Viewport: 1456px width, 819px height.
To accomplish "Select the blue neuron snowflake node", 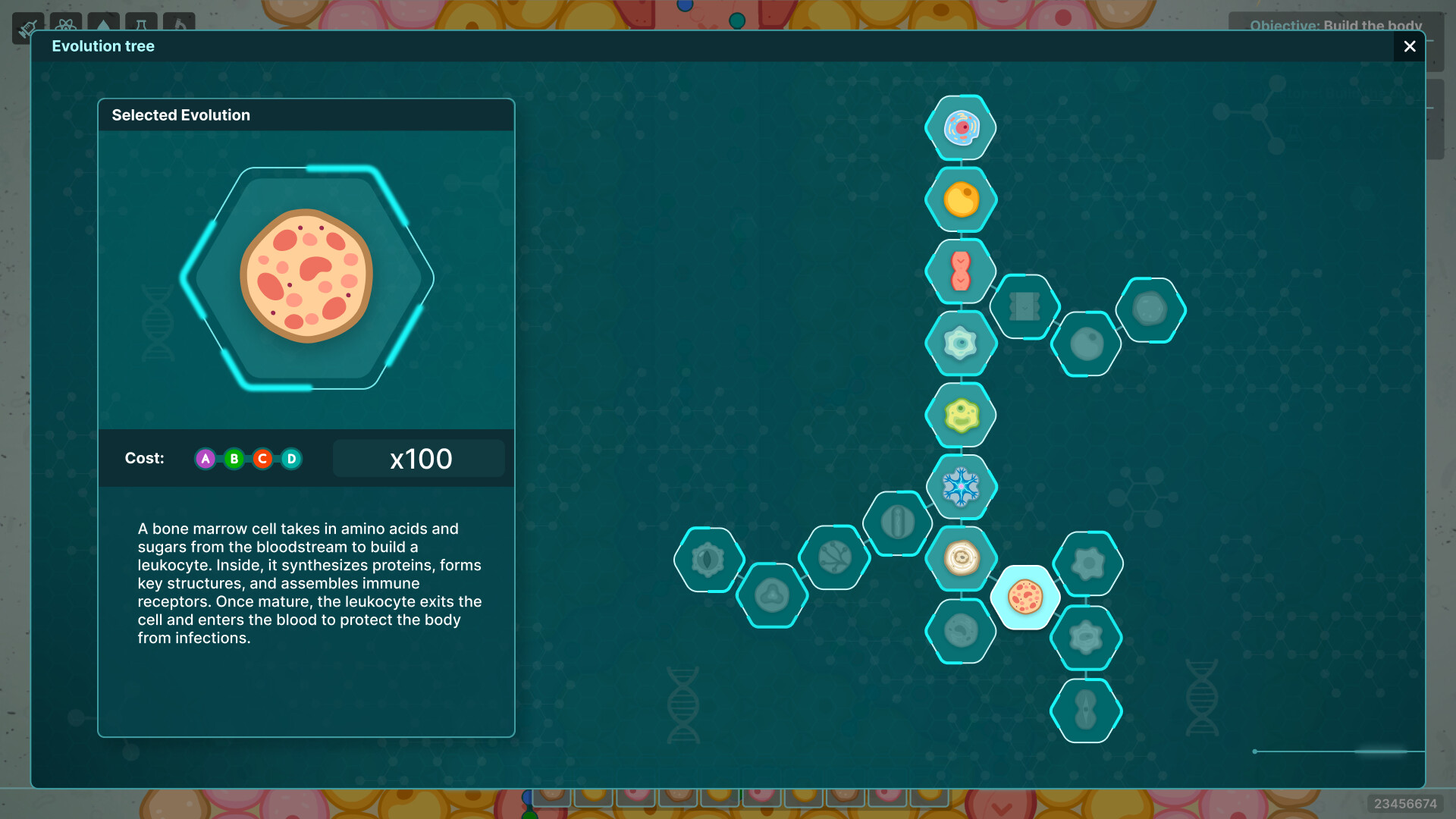I will [x=960, y=487].
